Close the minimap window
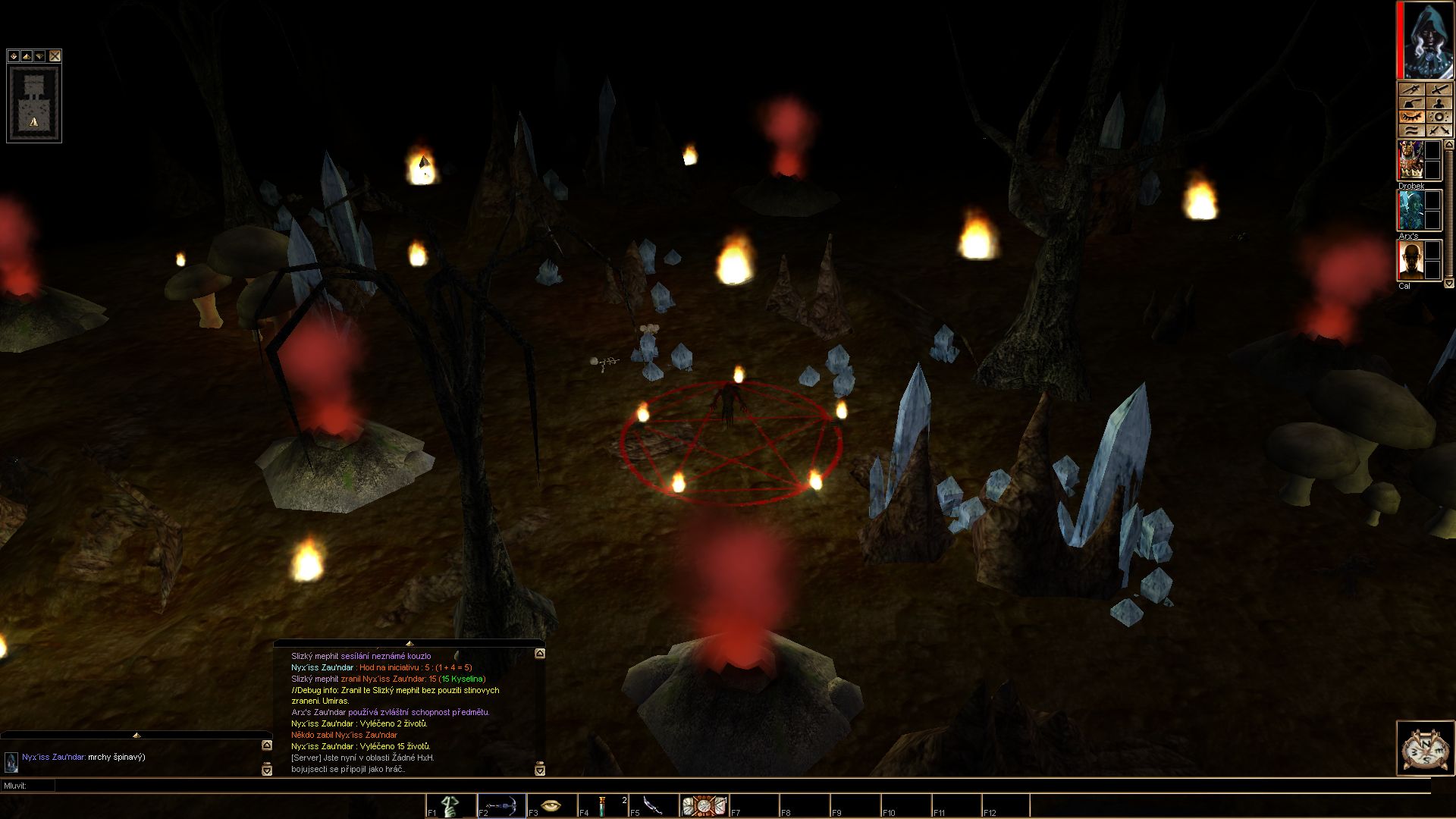 tap(55, 56)
